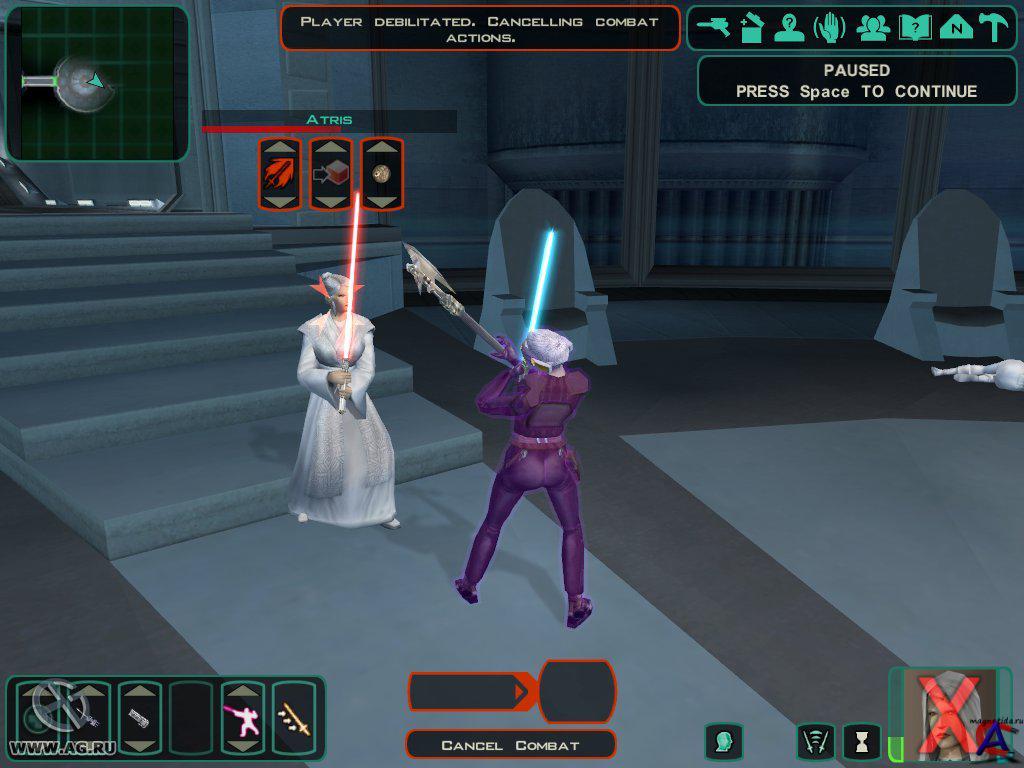Image resolution: width=1024 pixels, height=768 pixels.
Task: Choose the red cube action on Atris
Action: (331, 174)
